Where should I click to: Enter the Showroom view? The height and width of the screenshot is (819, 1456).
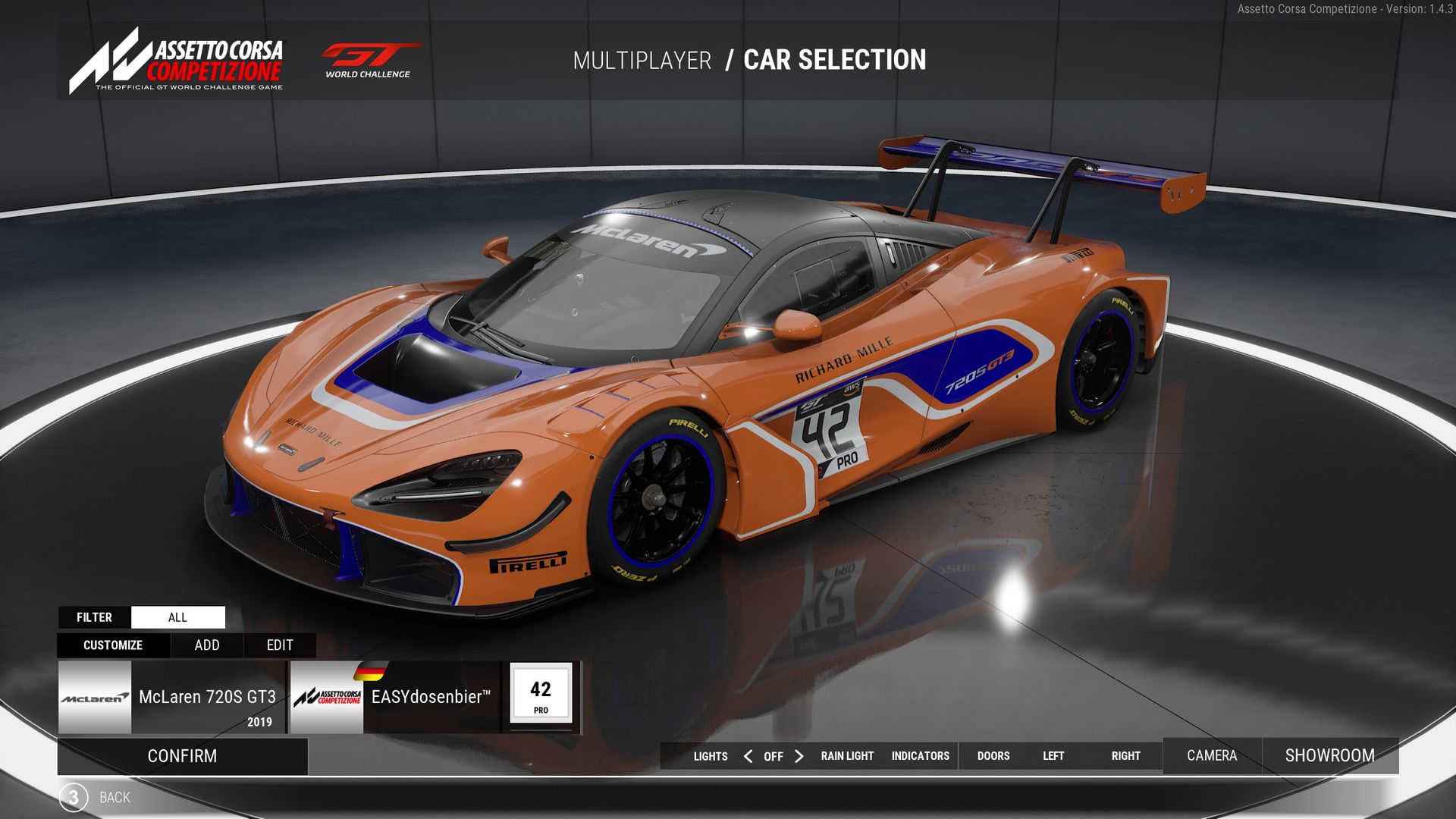[x=1329, y=756]
